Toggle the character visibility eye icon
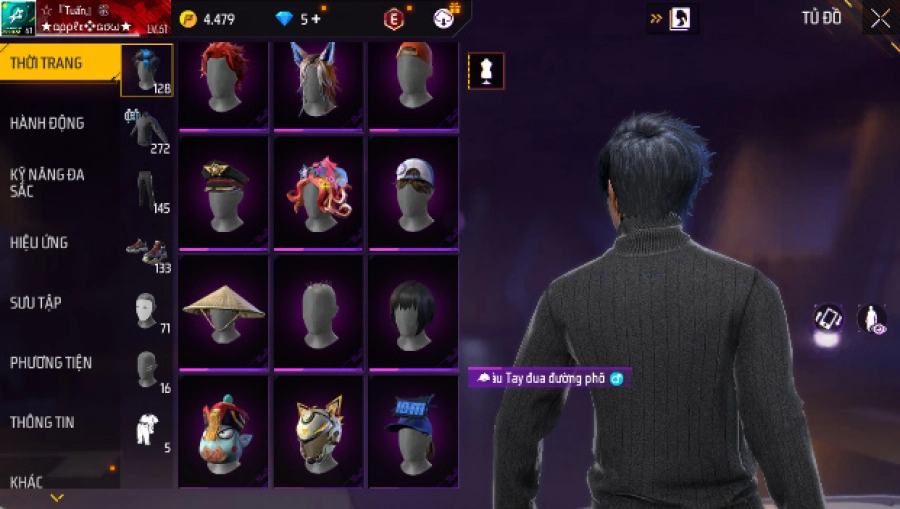Image resolution: width=900 pixels, height=509 pixels. click(x=871, y=319)
